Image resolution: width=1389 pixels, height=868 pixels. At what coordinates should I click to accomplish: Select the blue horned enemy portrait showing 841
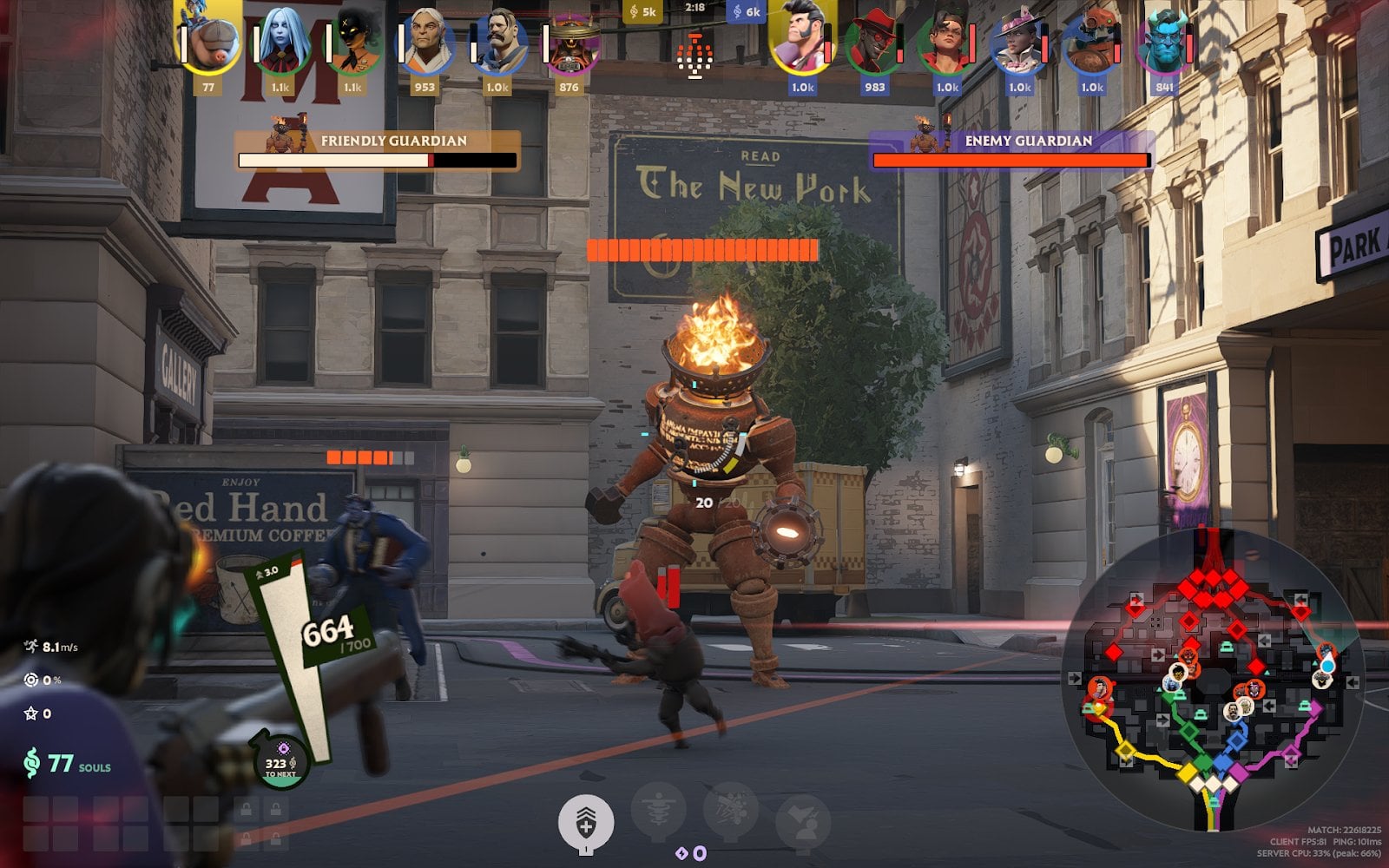pyautogui.click(x=1165, y=42)
